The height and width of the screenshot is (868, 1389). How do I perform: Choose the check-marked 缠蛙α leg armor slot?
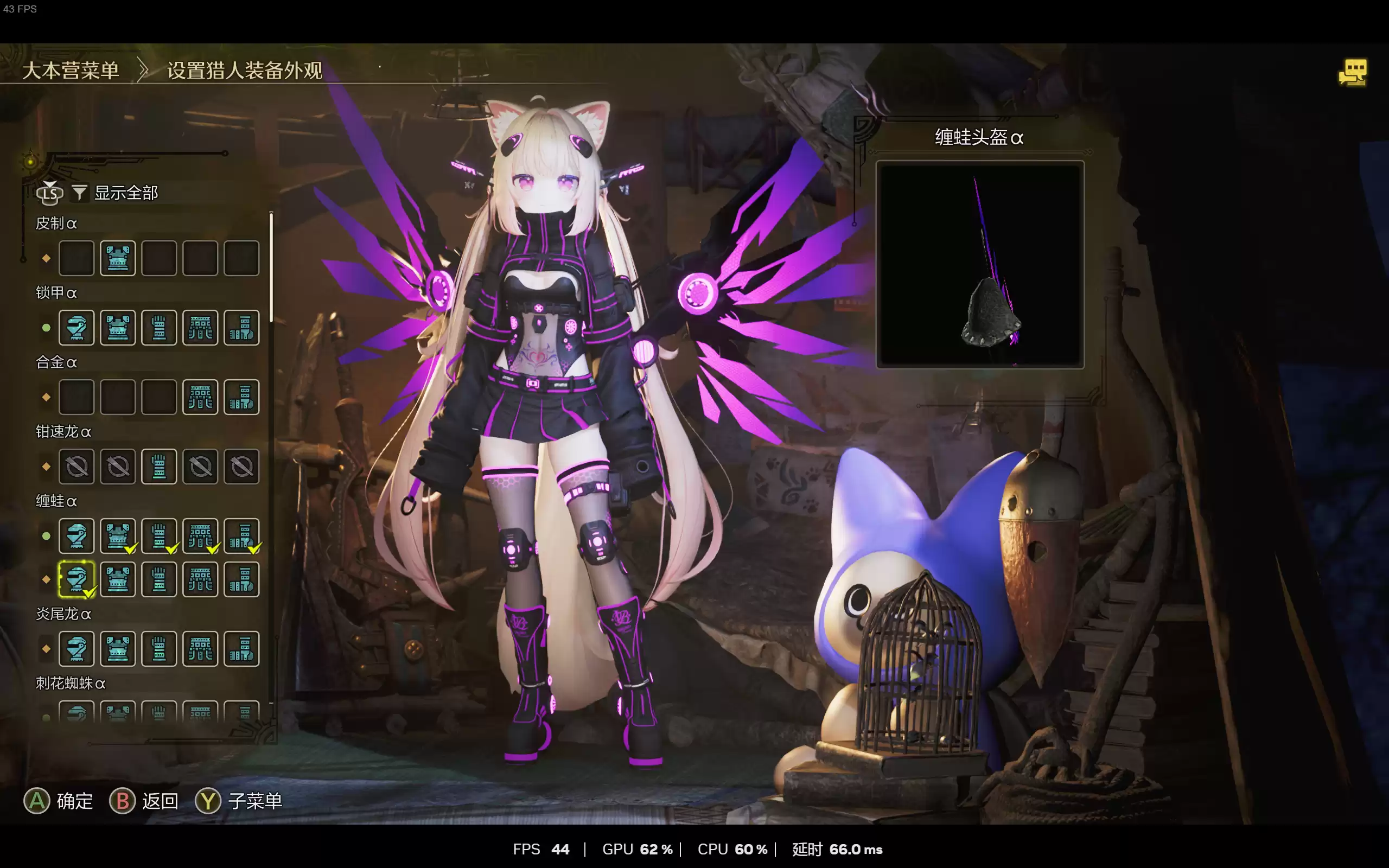pyautogui.click(x=241, y=536)
